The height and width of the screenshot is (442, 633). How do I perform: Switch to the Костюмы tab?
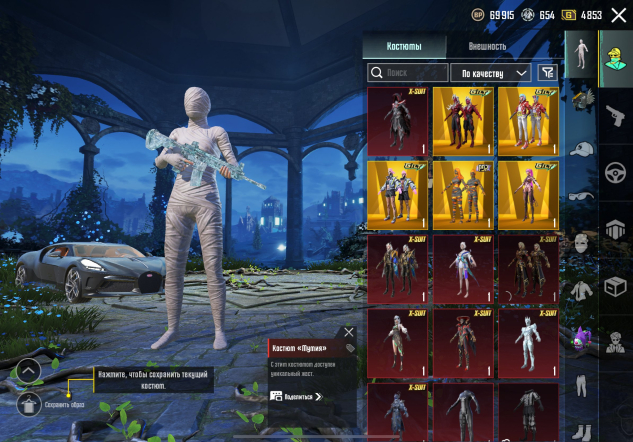[x=404, y=47]
